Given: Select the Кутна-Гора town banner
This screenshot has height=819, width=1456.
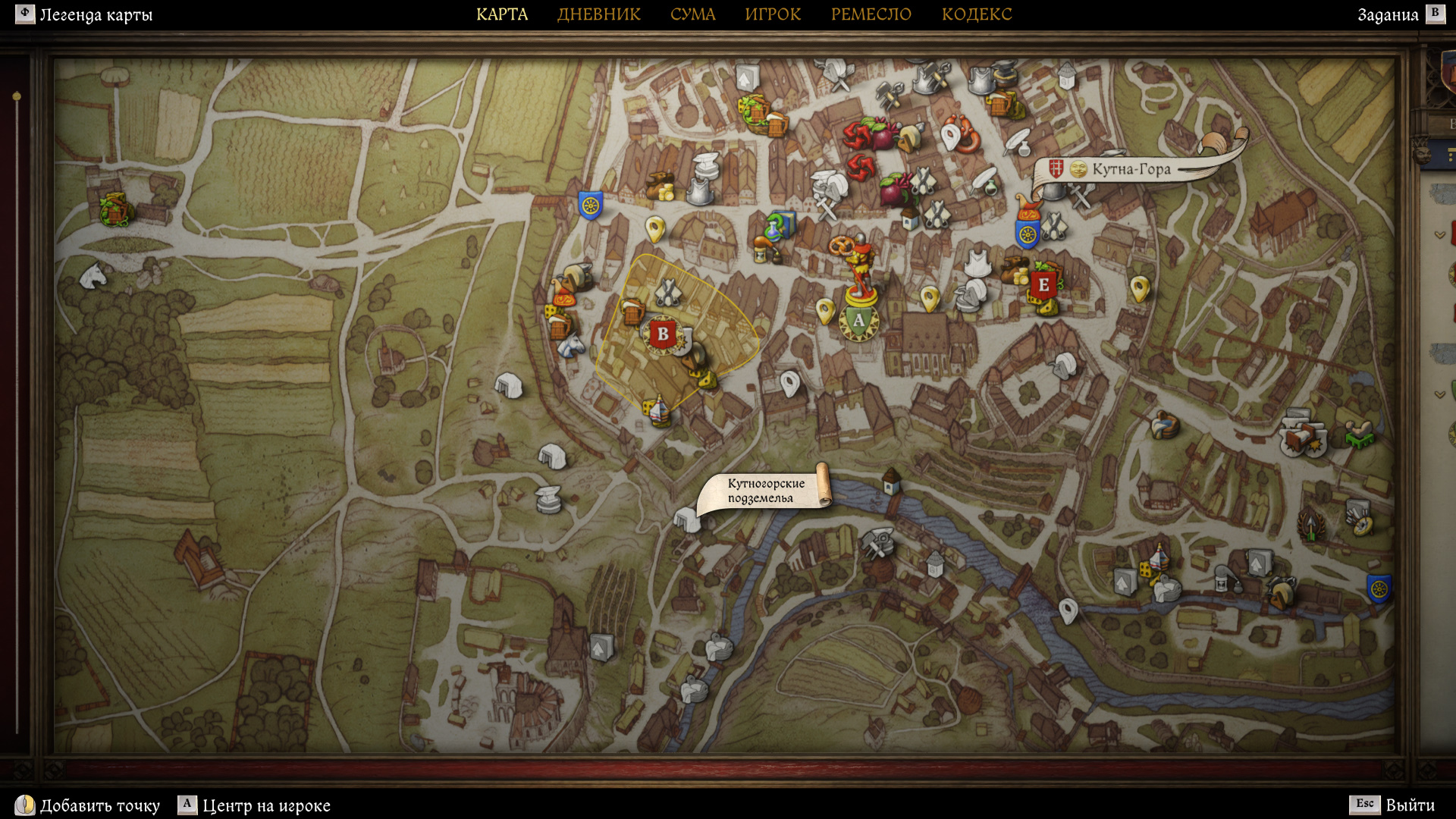Looking at the screenshot, I should (1130, 169).
